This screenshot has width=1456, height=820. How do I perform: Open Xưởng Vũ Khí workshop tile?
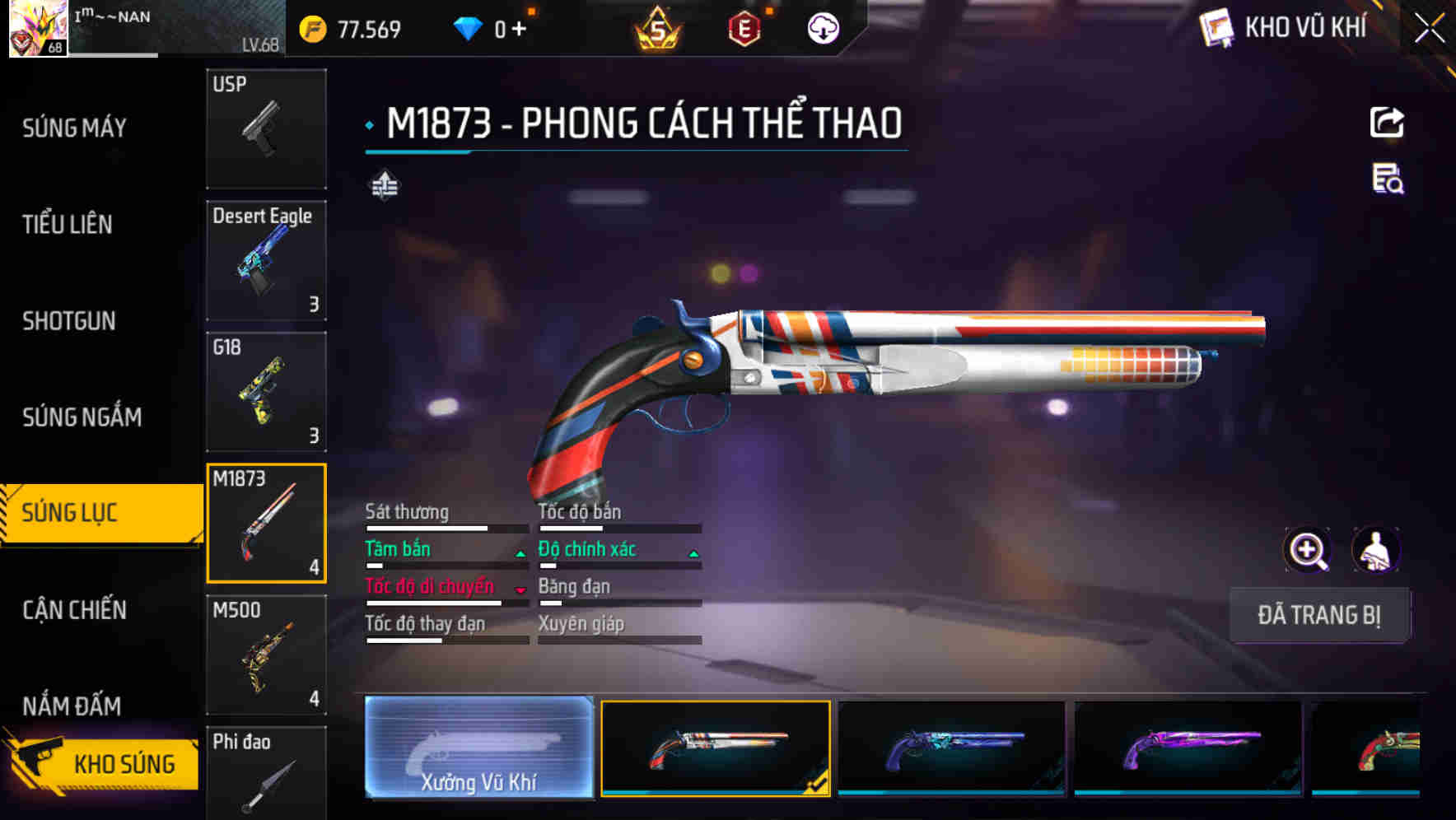(478, 748)
